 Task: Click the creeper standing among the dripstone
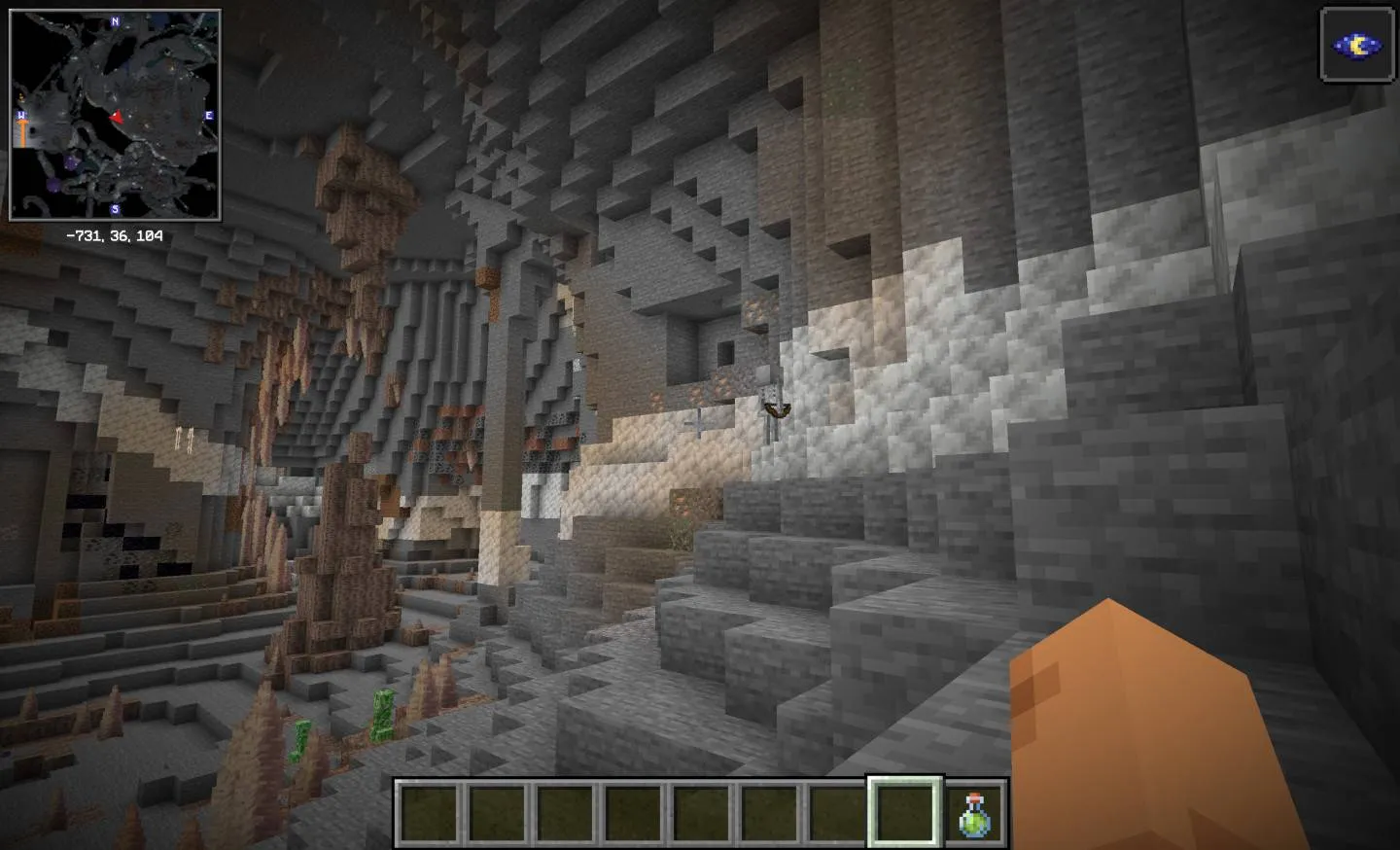[x=382, y=714]
